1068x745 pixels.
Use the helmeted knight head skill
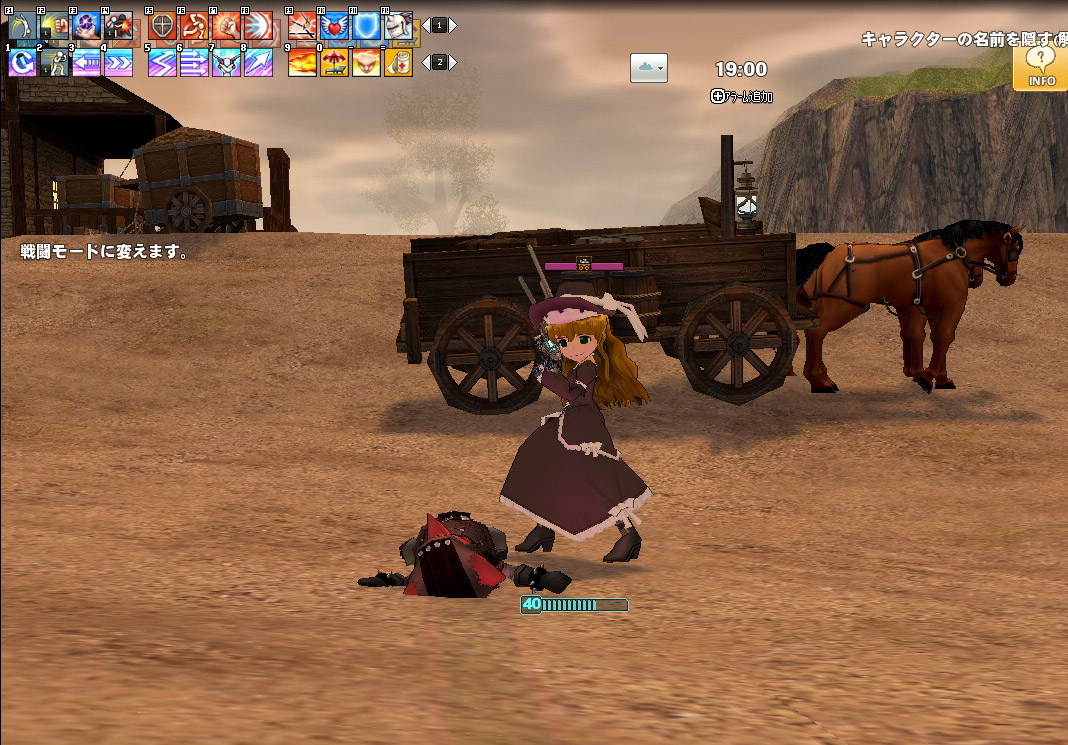398,25
